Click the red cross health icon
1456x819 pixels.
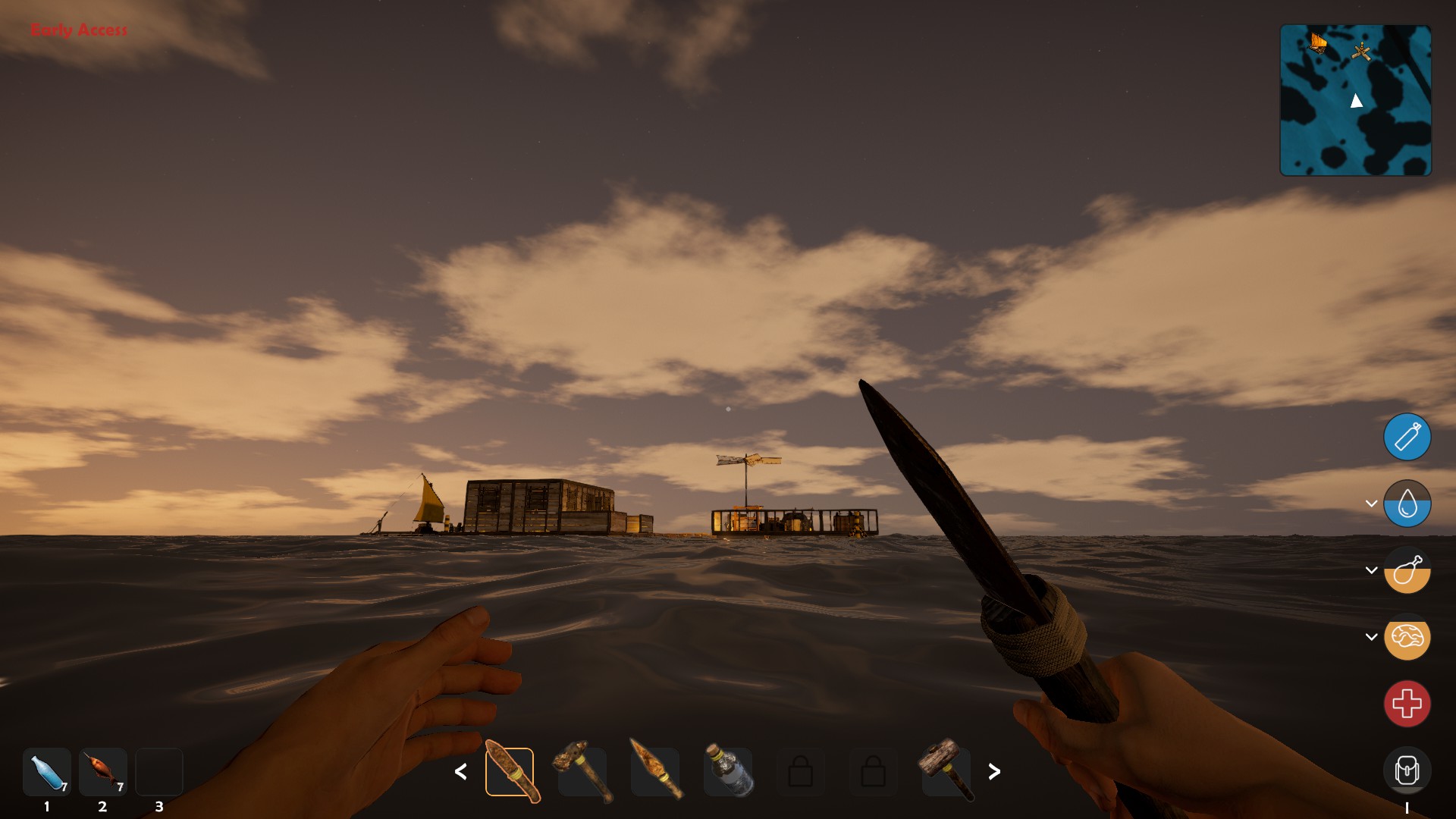point(1407,704)
